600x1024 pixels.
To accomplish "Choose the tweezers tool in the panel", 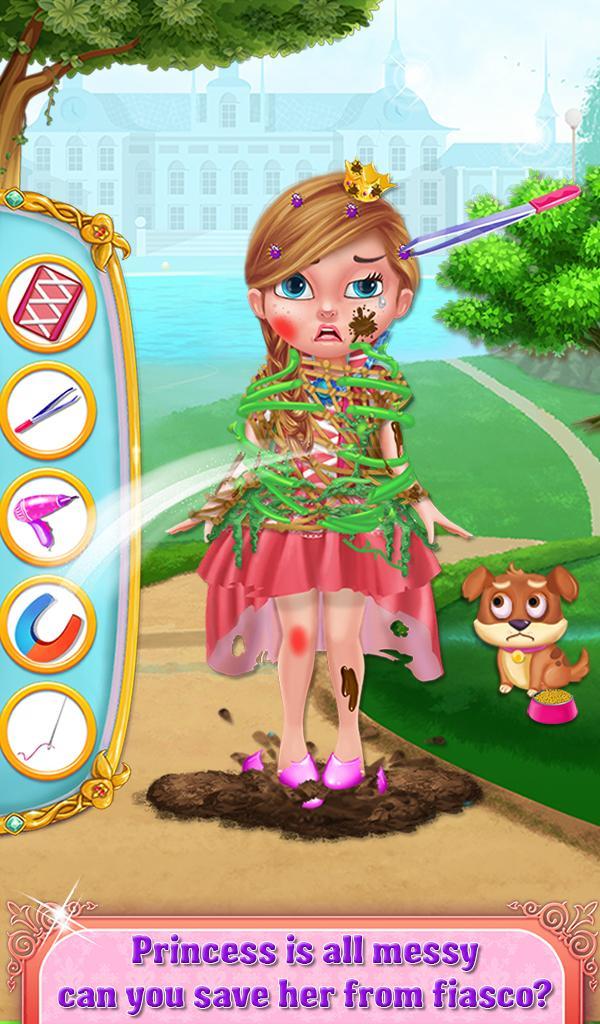I will click(x=47, y=410).
